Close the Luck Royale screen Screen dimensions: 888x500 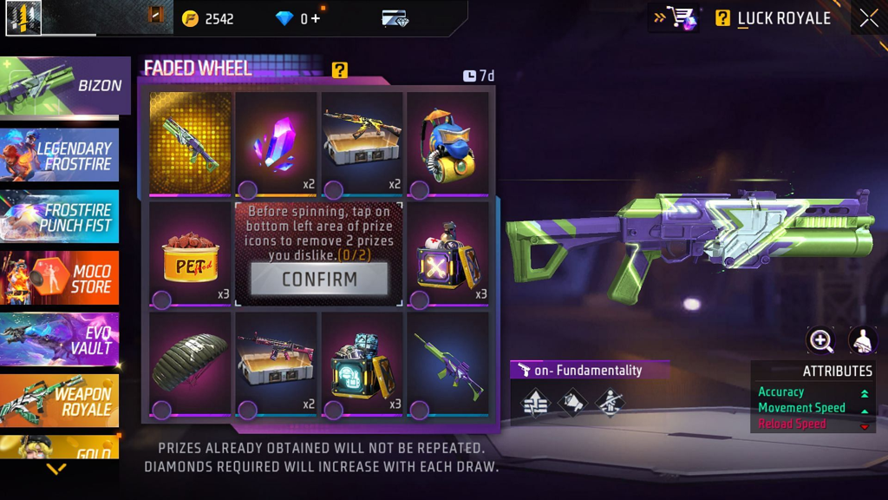(x=868, y=18)
